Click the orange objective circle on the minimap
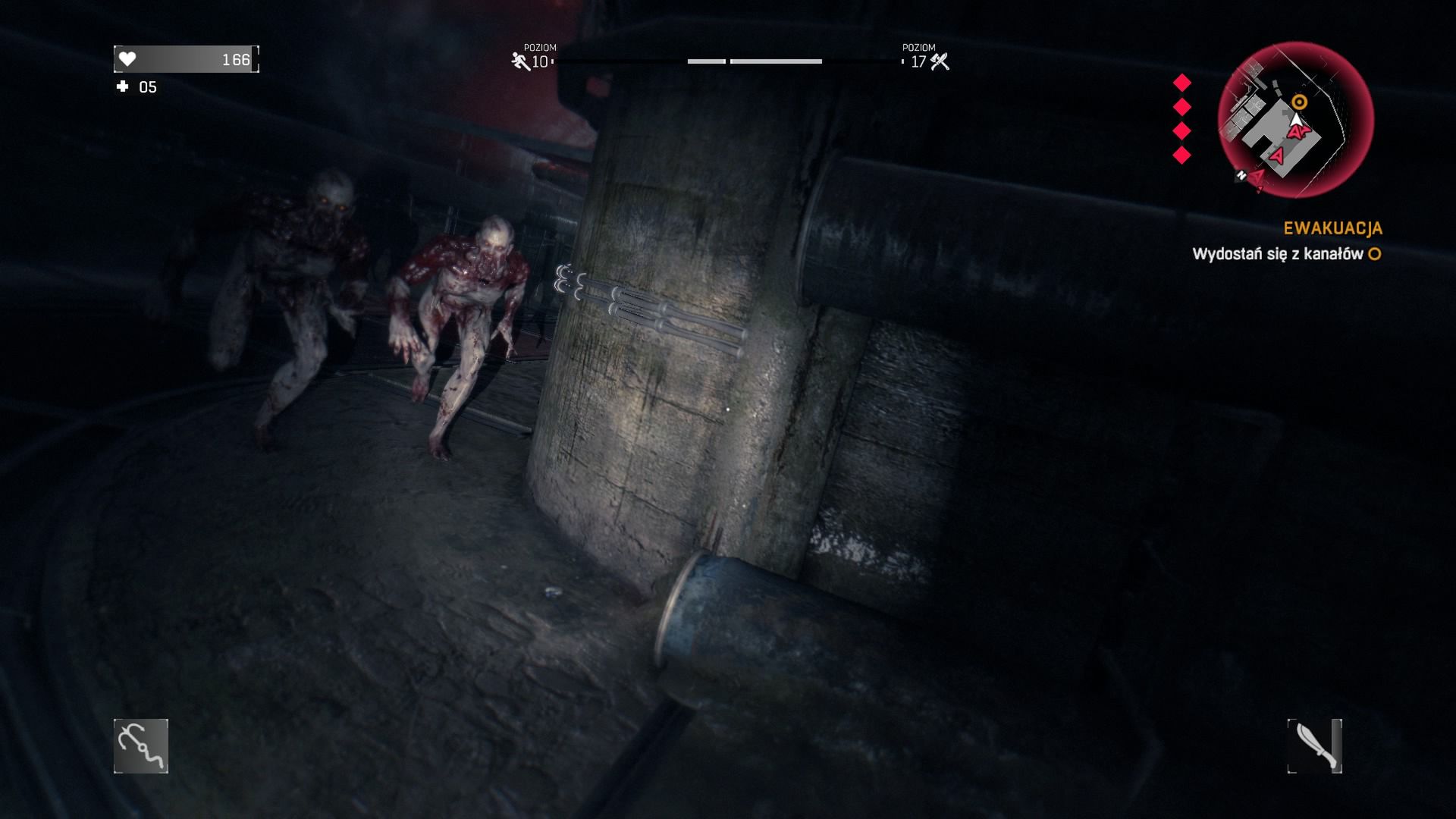Image resolution: width=1456 pixels, height=819 pixels. pos(1299,102)
